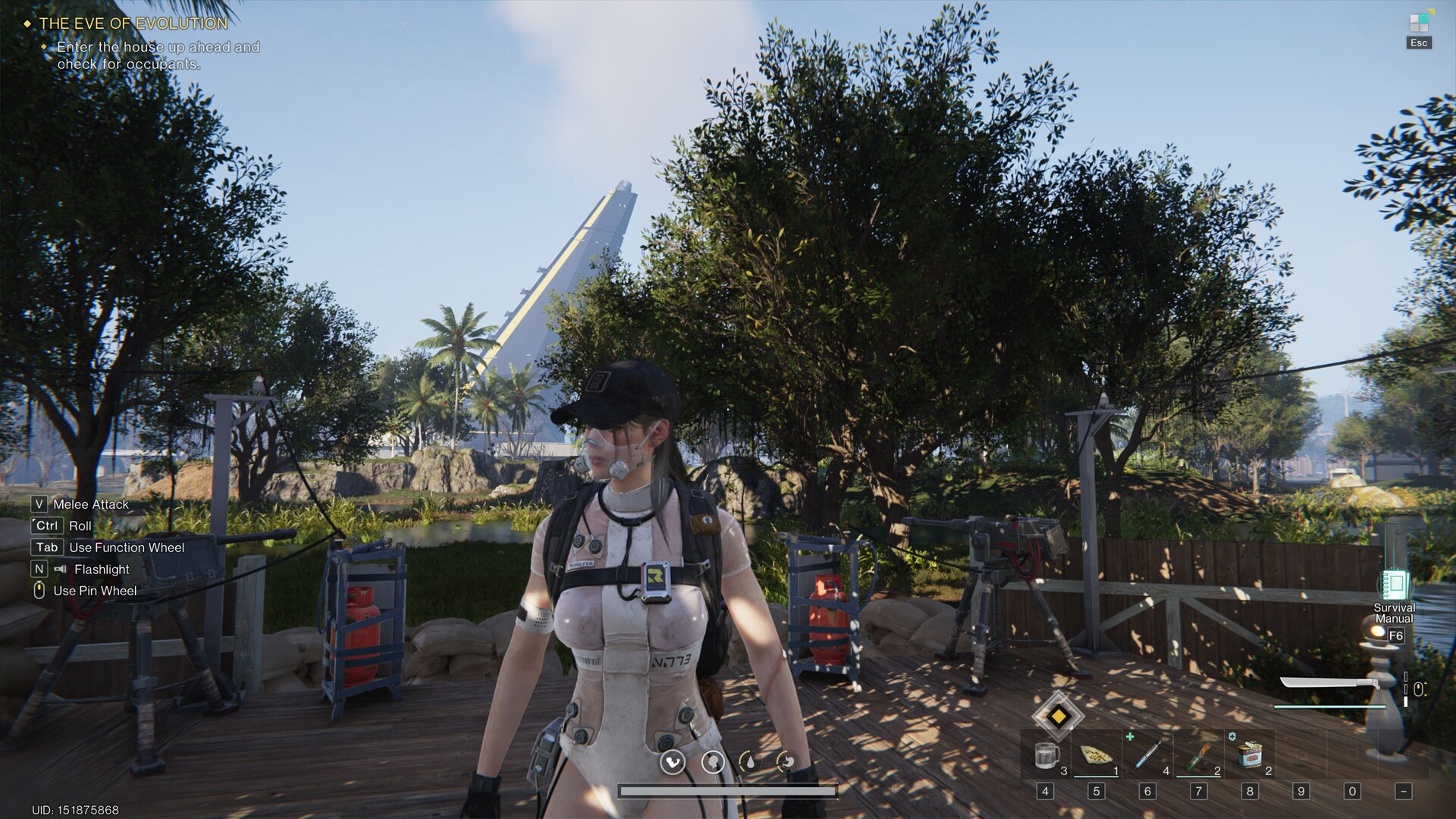Open the main menu icon above Esc

1419,22
